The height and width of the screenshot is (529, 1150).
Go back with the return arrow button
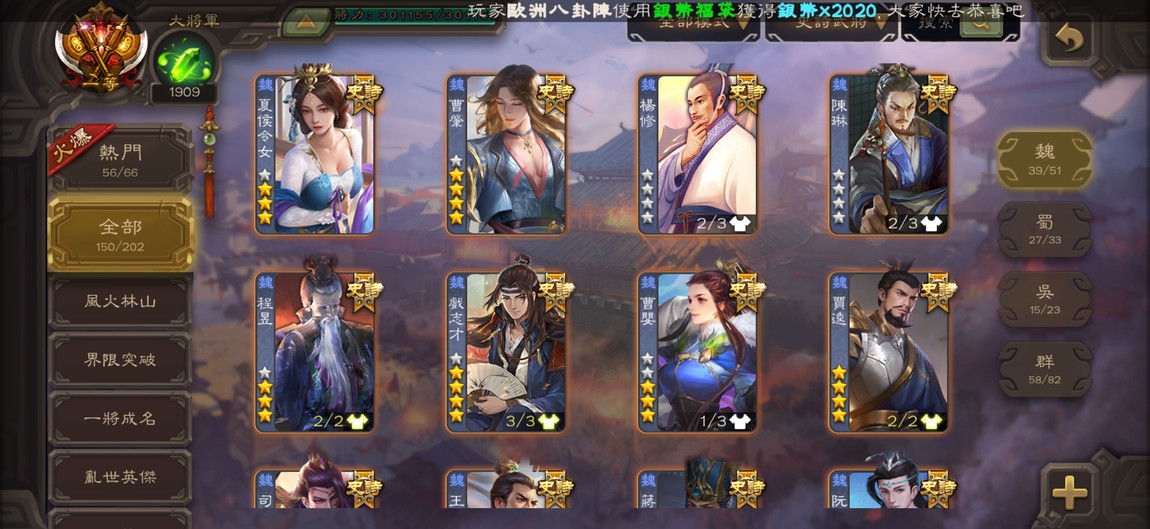tap(1070, 40)
